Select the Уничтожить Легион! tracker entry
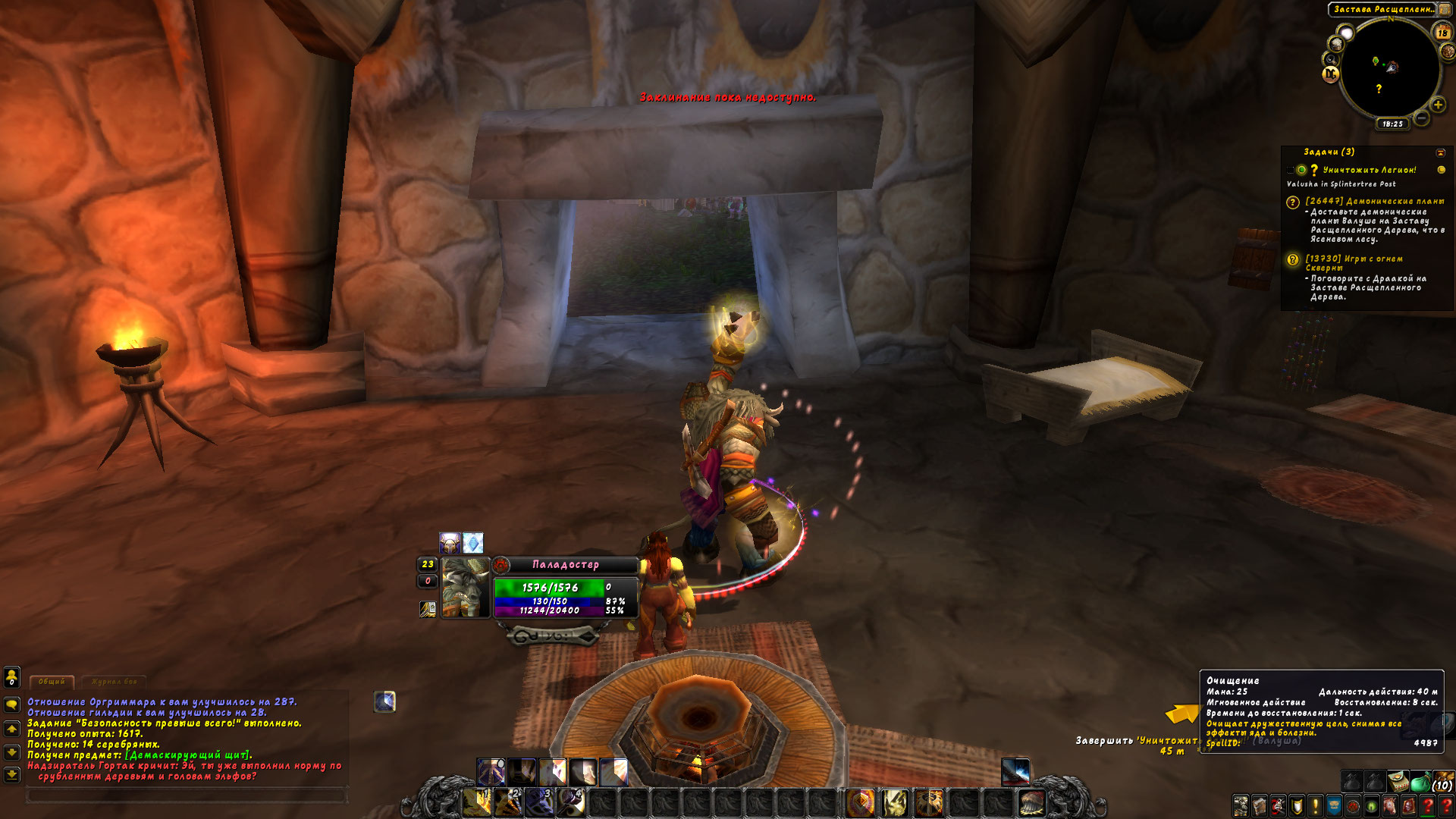This screenshot has width=1456, height=819. coord(1369,170)
